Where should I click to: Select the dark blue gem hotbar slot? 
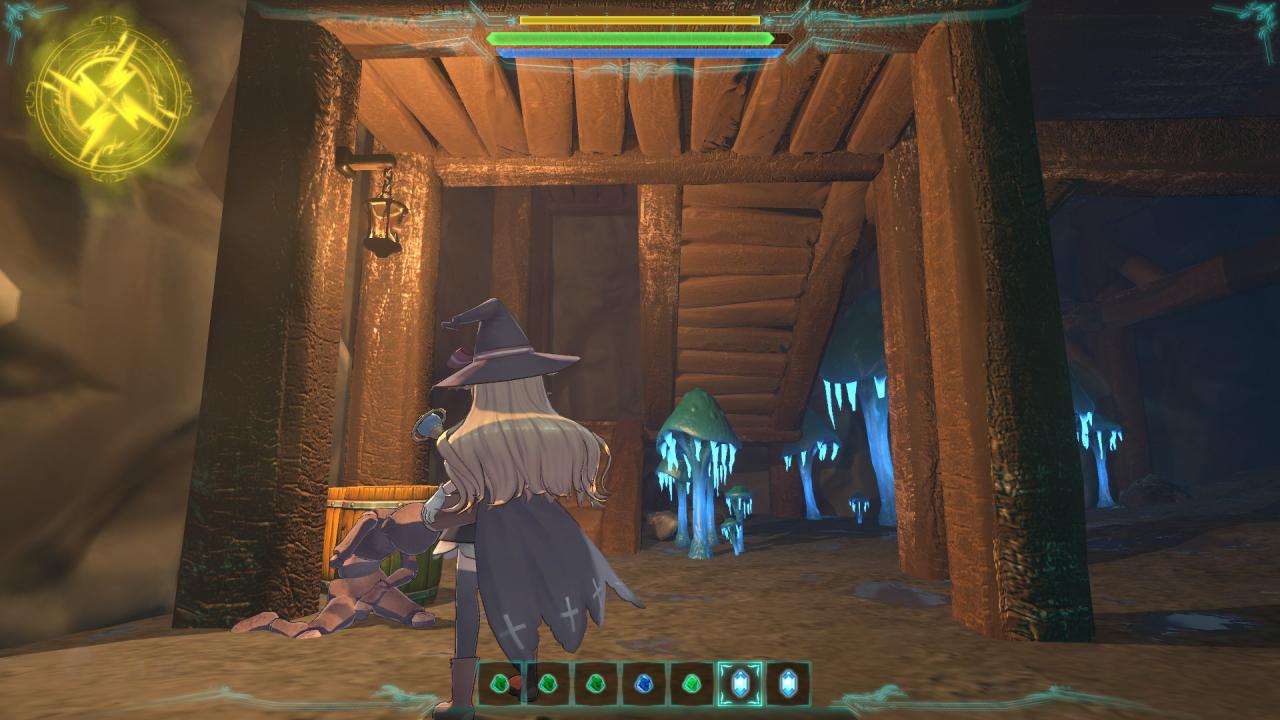tap(643, 684)
